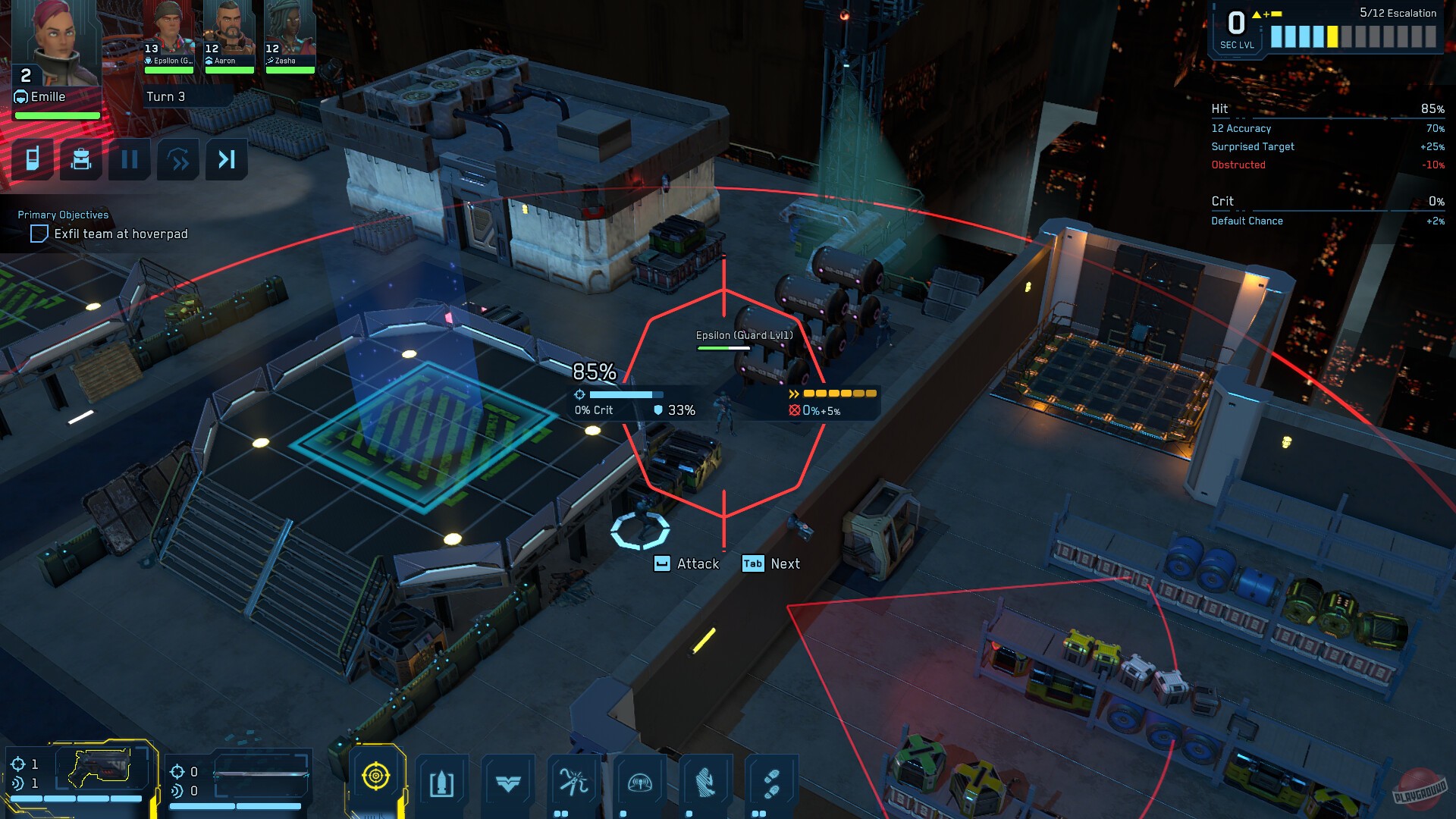
Task: End the turn with the skip icon
Action: pos(227,159)
